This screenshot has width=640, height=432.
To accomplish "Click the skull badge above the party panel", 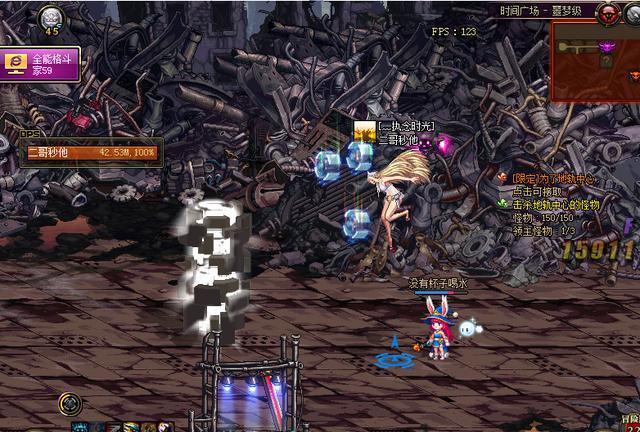I will [x=51, y=19].
